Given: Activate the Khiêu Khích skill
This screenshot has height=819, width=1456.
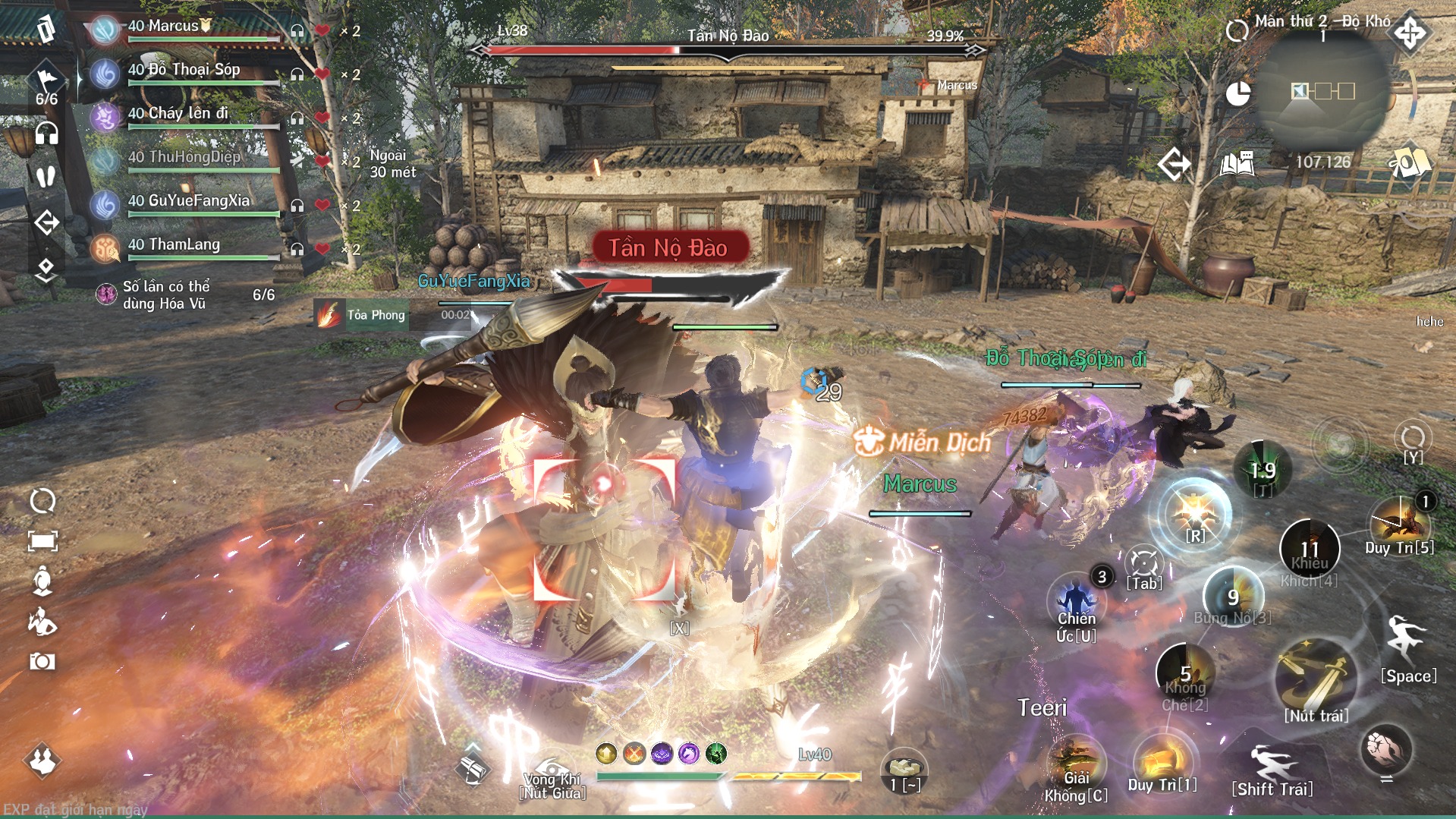Looking at the screenshot, I should pos(1309,548).
